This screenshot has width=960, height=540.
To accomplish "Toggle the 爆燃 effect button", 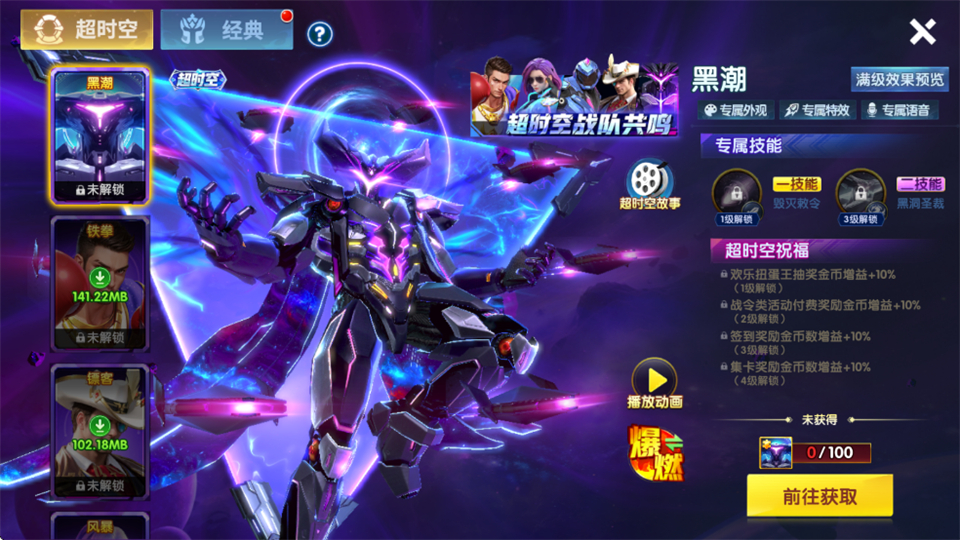I will 654,452.
